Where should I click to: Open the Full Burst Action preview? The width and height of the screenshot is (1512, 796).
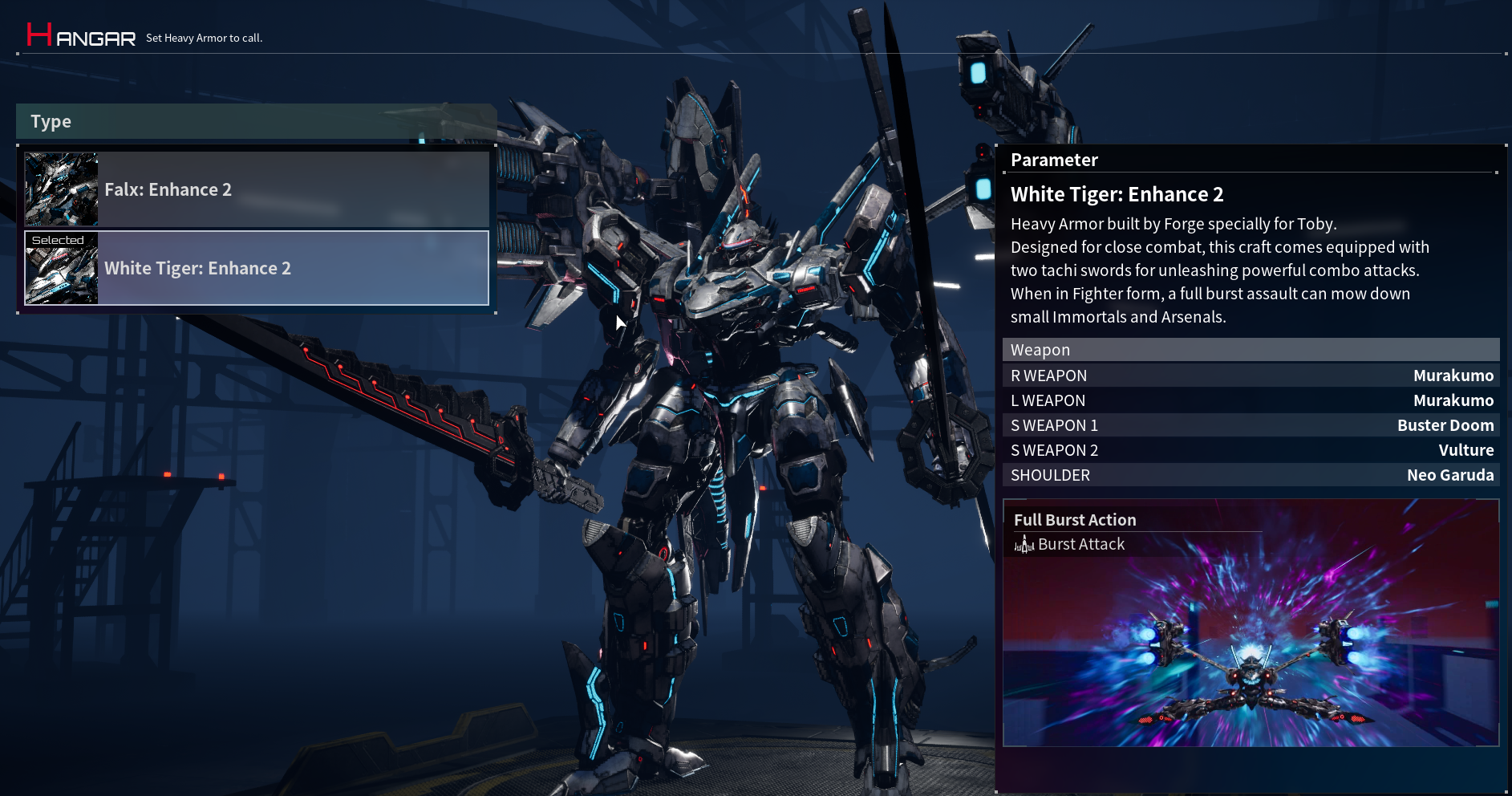1251,623
